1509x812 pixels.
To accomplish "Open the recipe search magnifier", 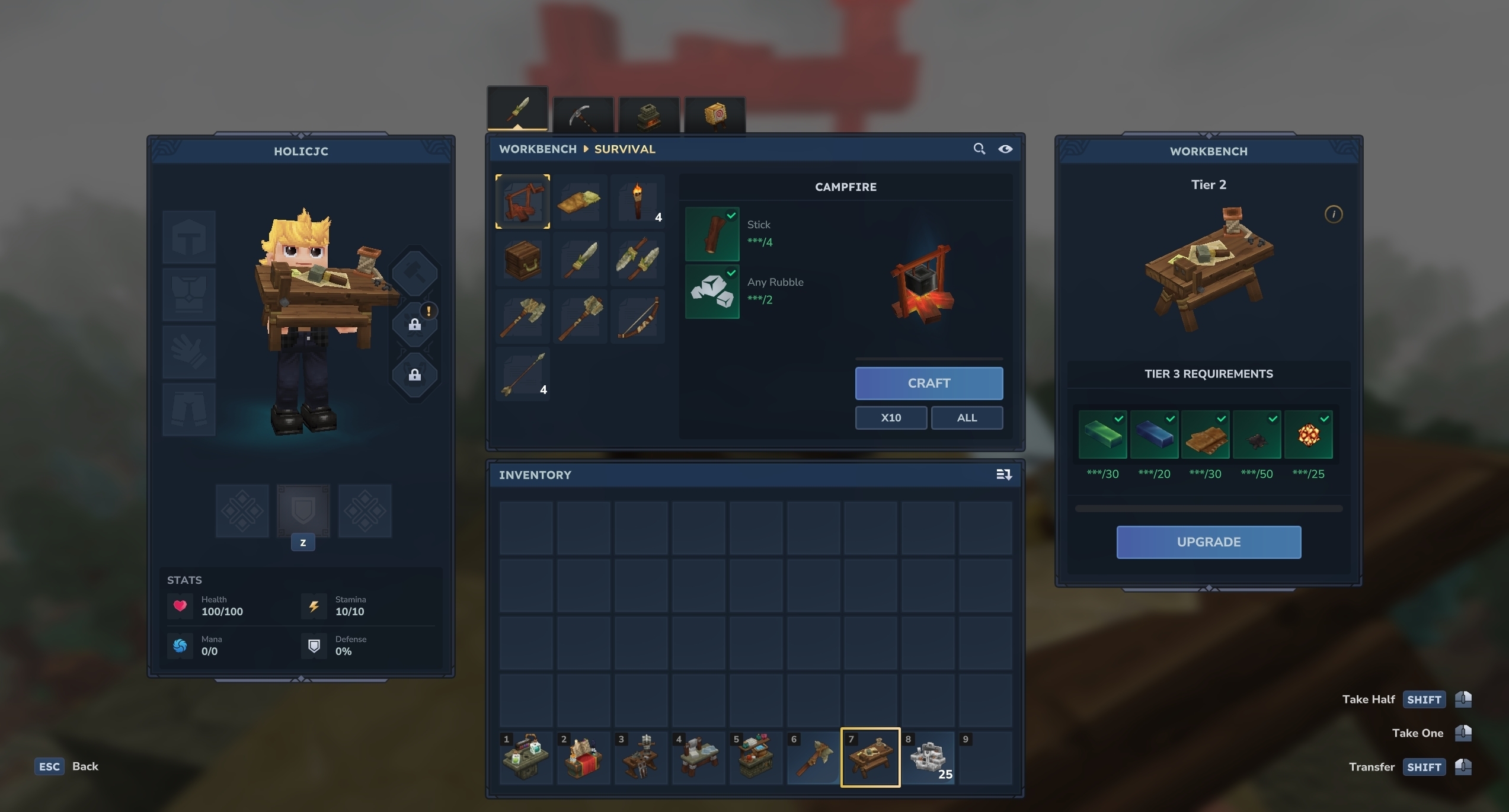I will 979,149.
